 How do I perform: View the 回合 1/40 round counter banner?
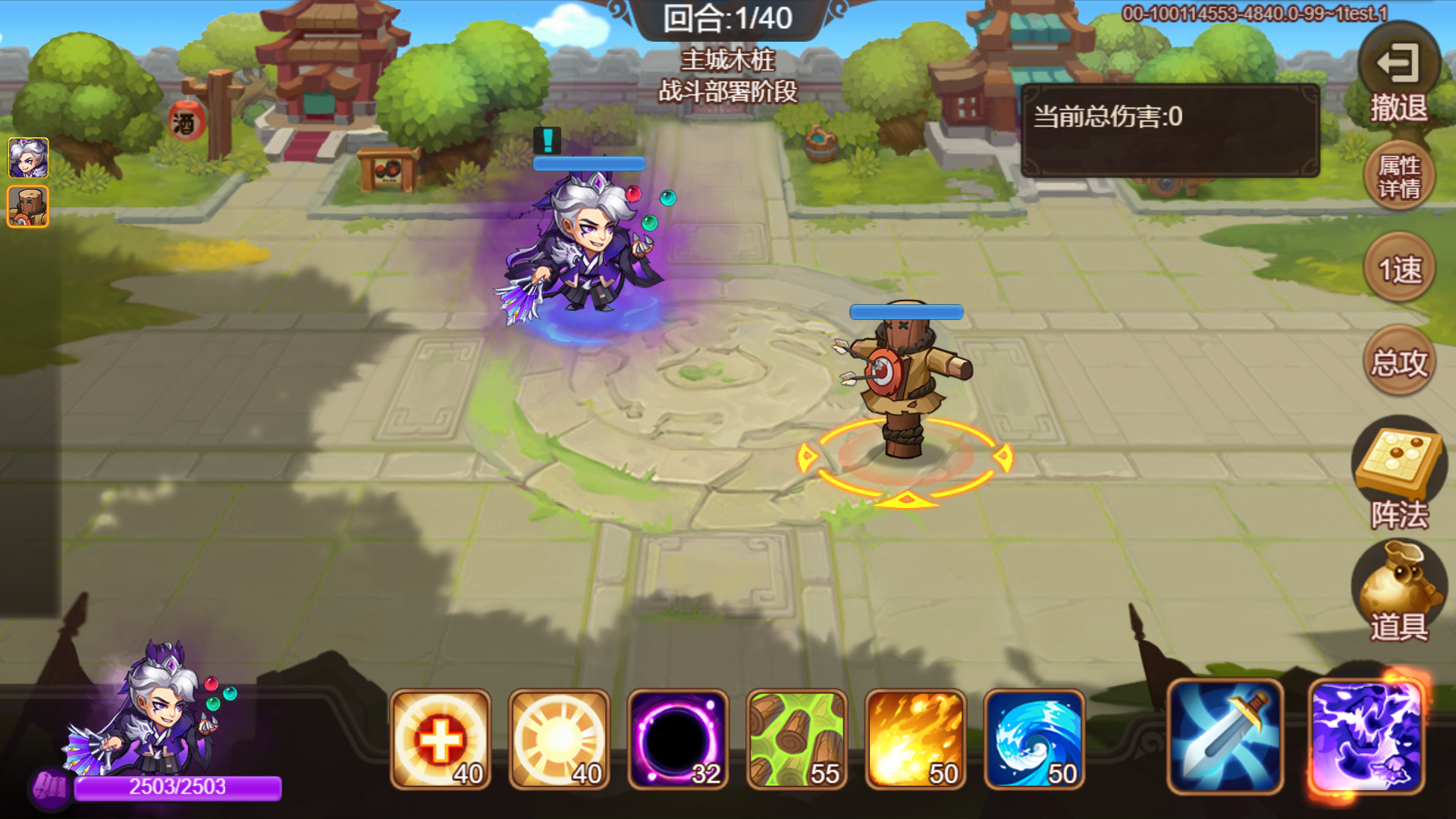point(726,20)
